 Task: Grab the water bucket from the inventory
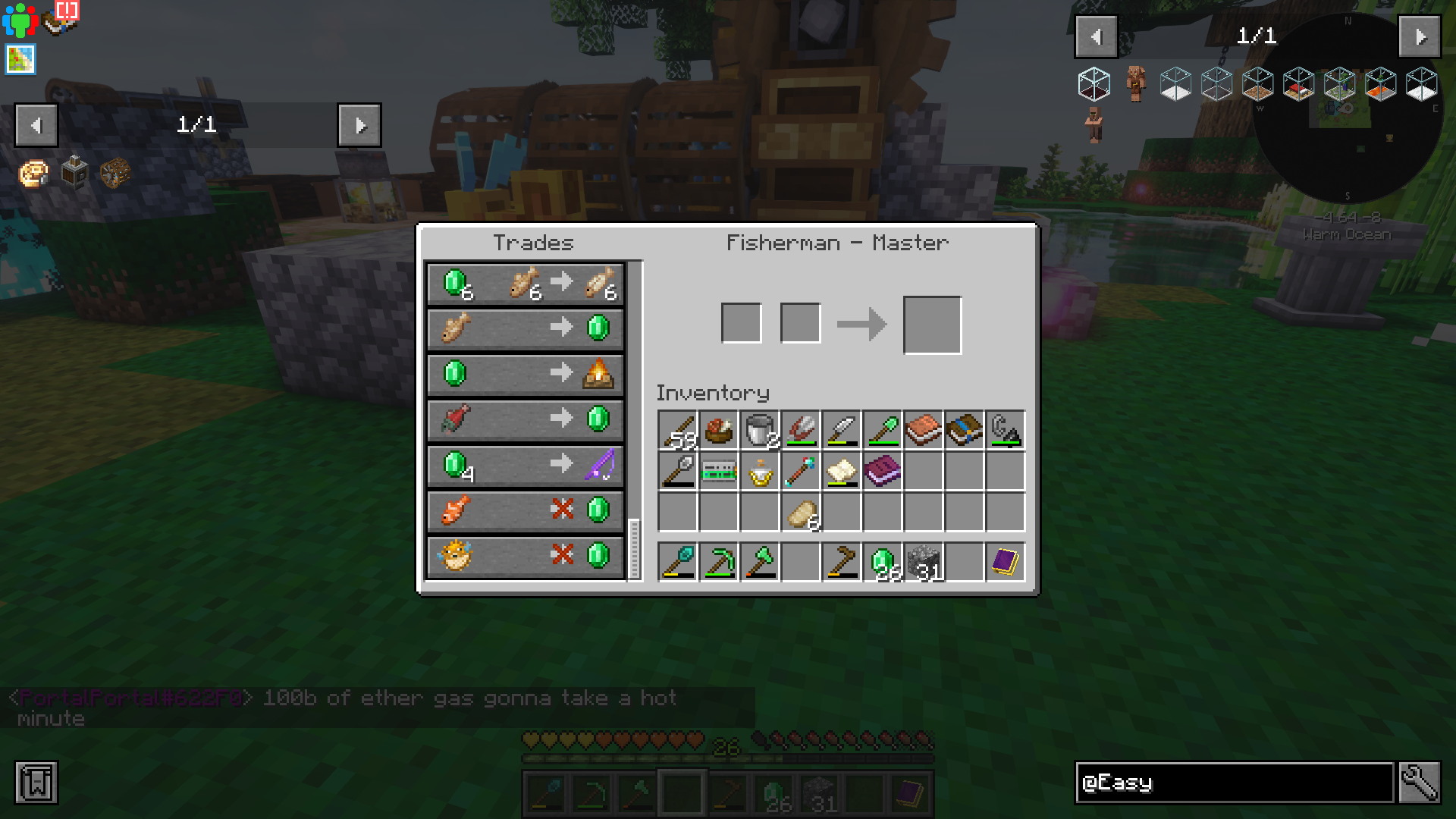[x=759, y=430]
